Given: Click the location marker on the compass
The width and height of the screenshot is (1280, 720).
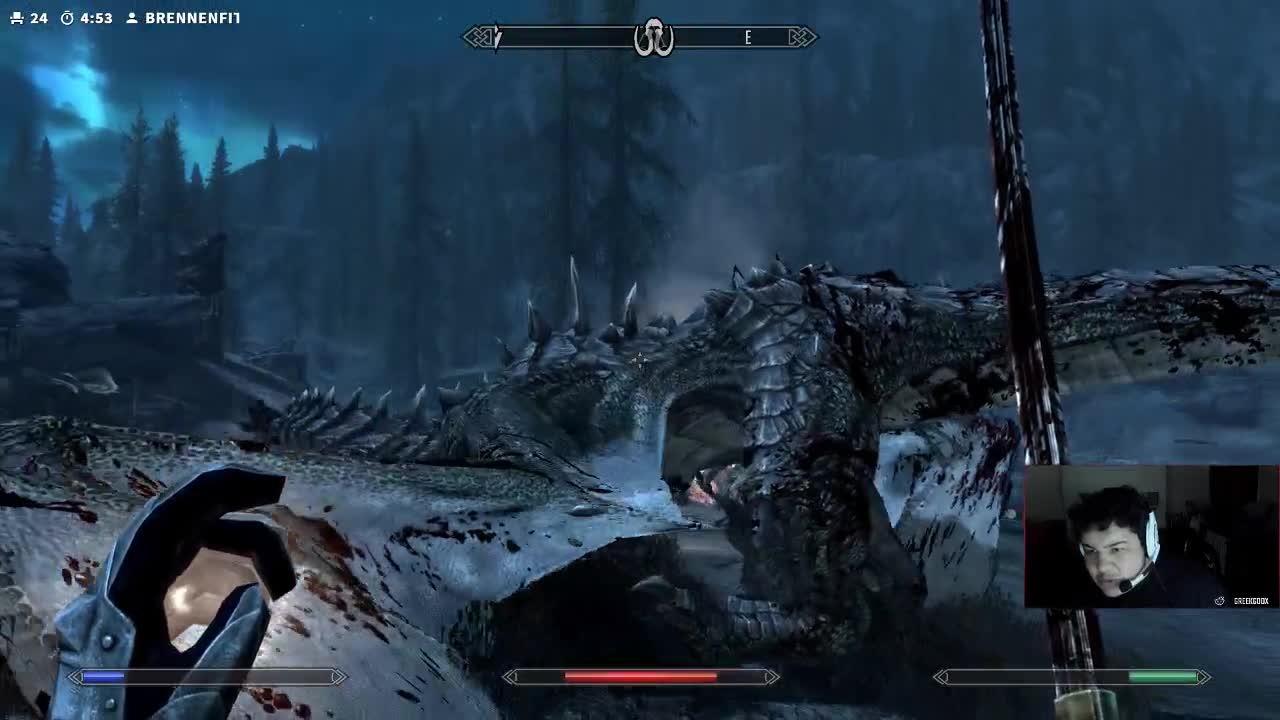Looking at the screenshot, I should pyautogui.click(x=653, y=38).
